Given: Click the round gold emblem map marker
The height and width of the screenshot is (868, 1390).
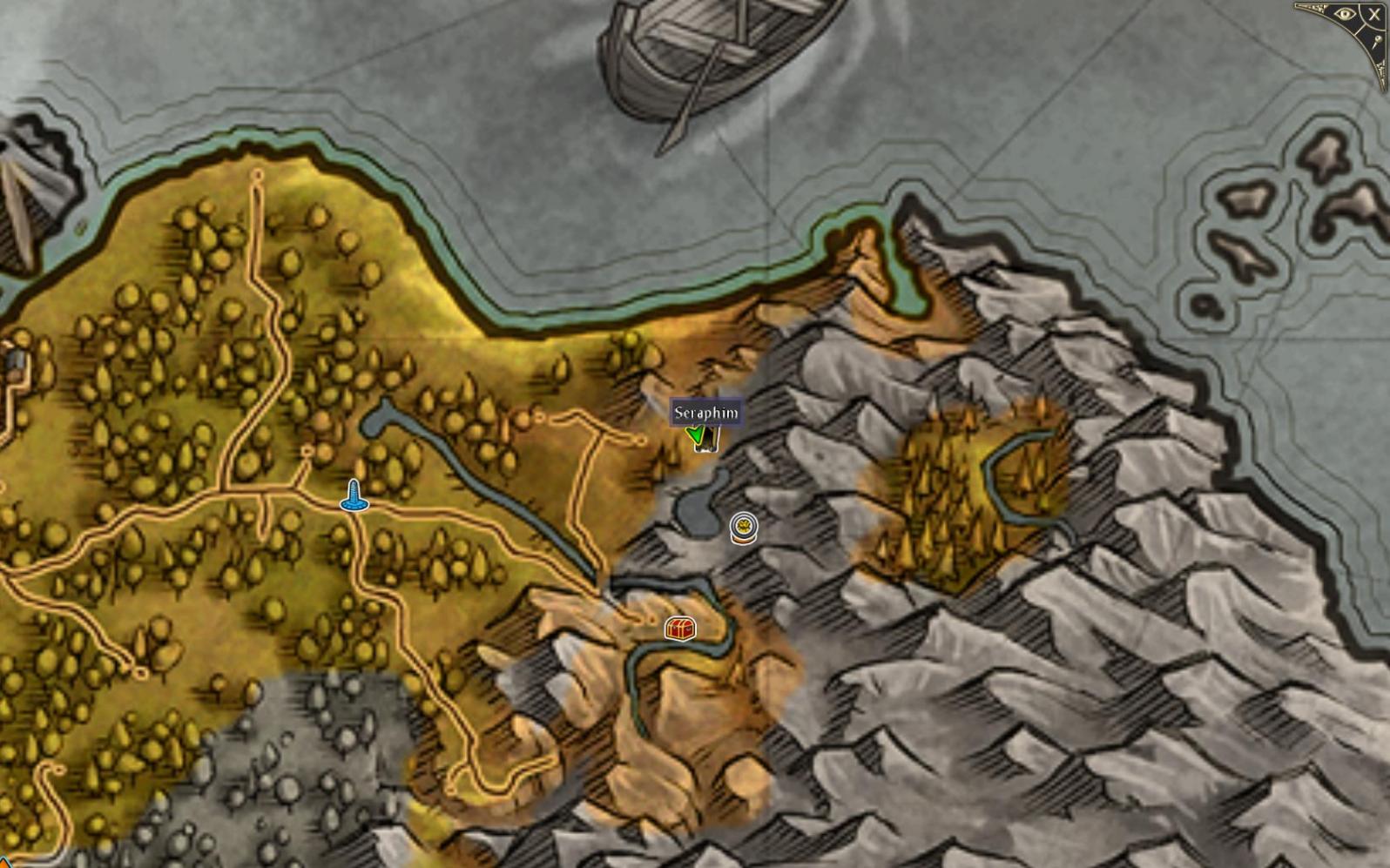Looking at the screenshot, I should click(x=743, y=528).
